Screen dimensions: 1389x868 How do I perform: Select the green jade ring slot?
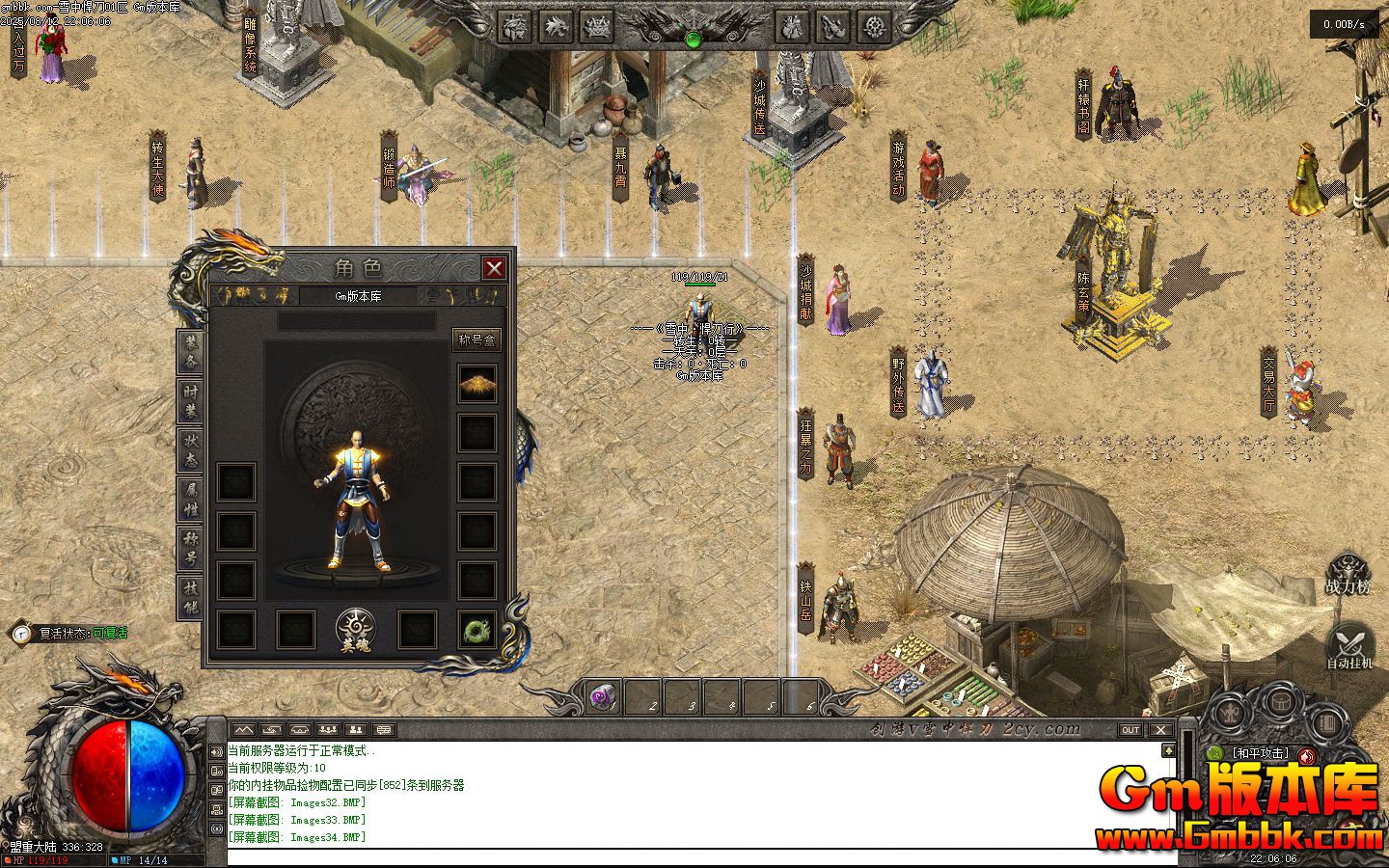[x=477, y=630]
